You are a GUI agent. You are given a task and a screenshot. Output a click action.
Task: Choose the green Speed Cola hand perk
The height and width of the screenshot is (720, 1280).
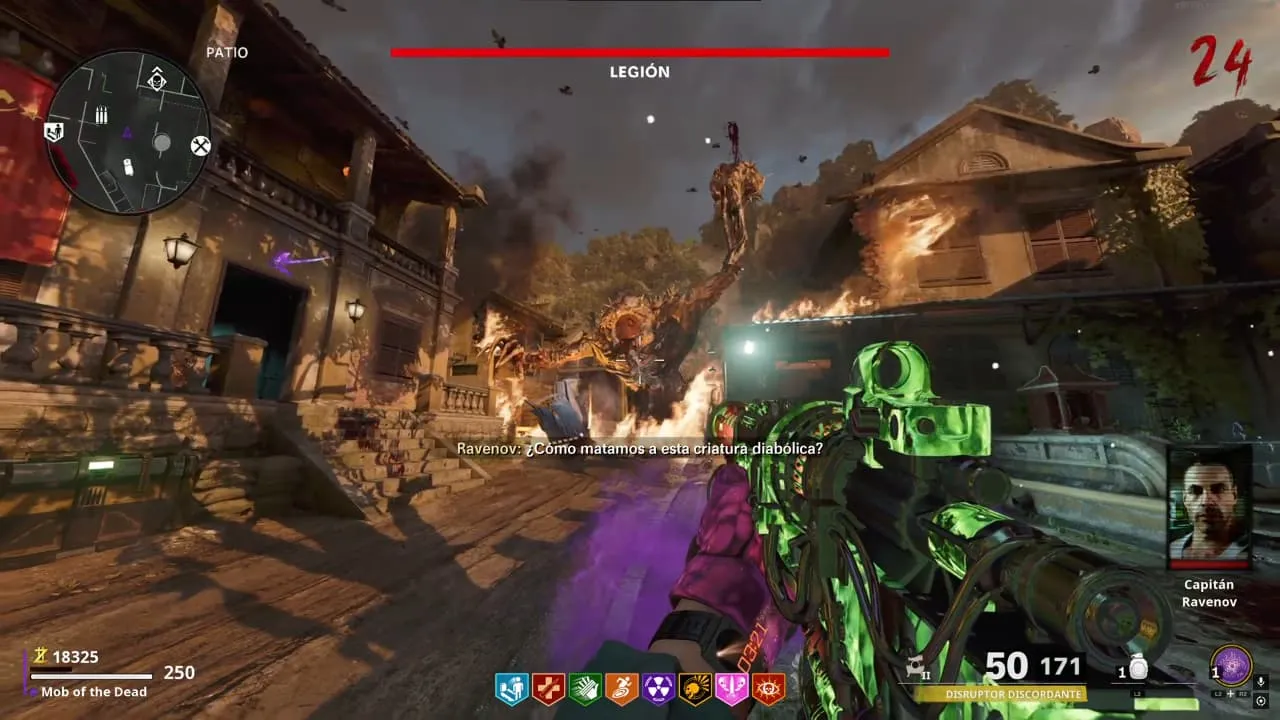coord(585,688)
